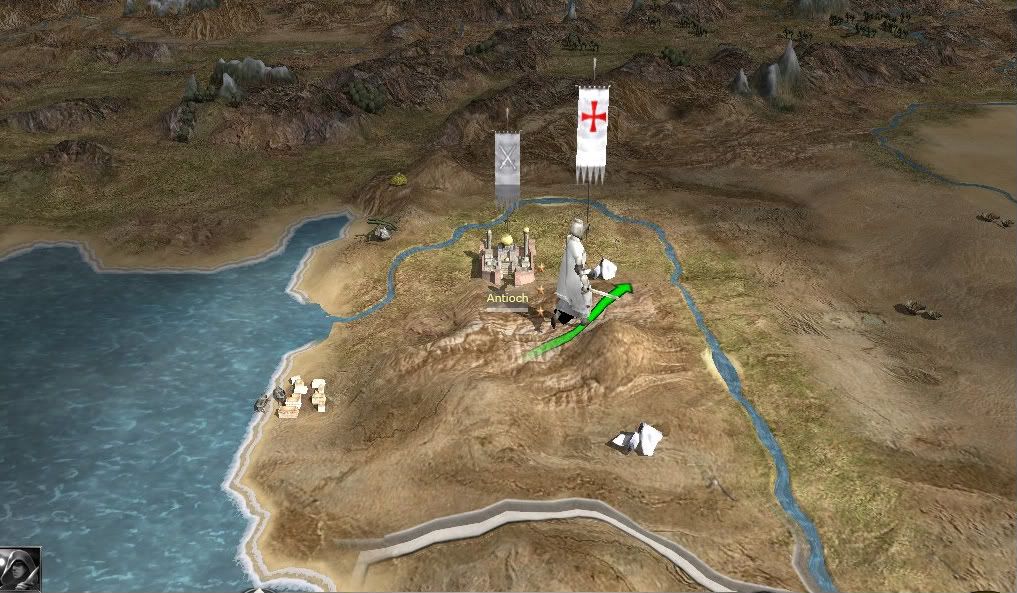
Task: Click the hooded assassin portrait icon
Action: tap(19, 570)
